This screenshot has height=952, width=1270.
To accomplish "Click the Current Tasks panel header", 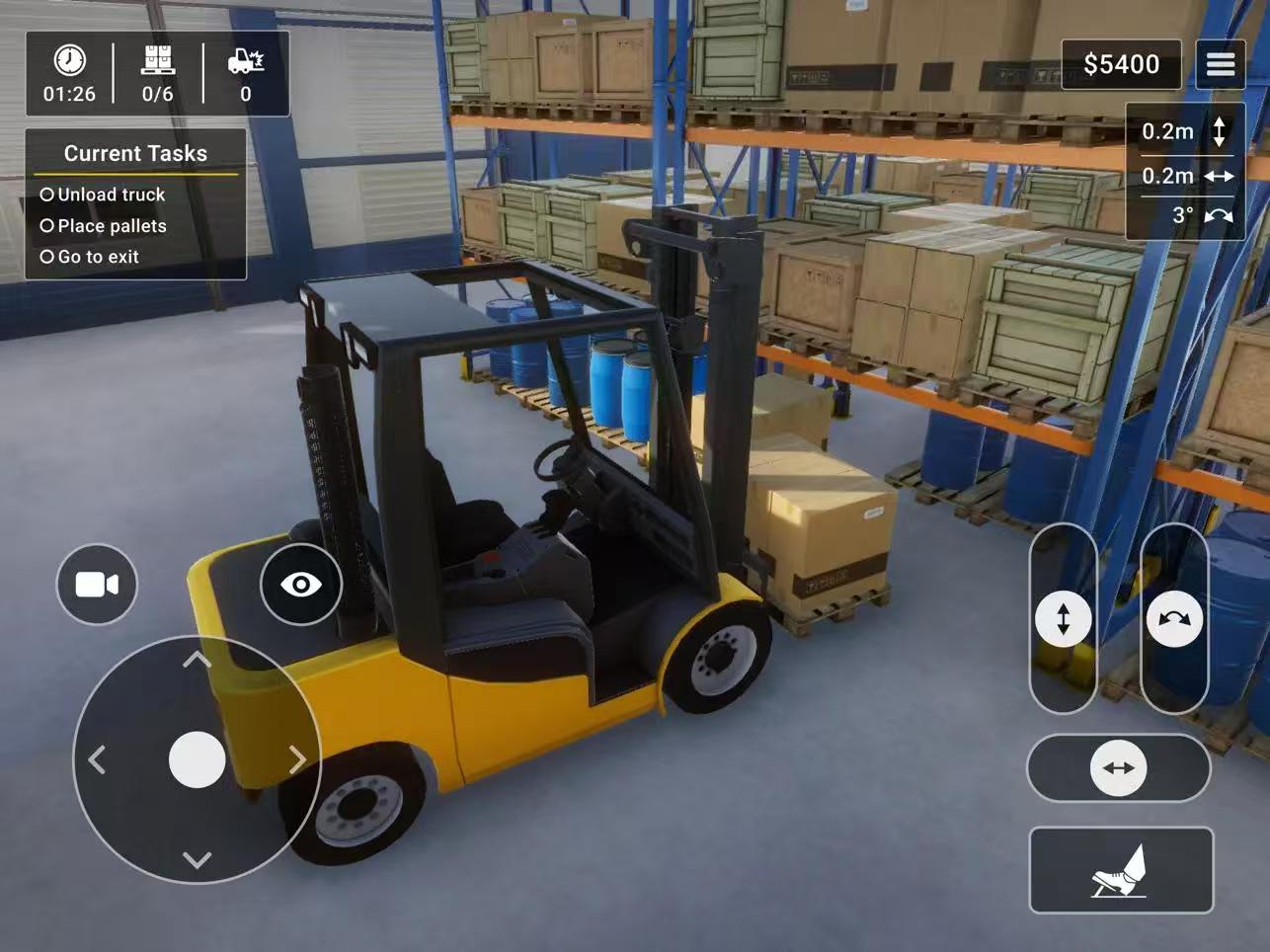I will click(135, 153).
